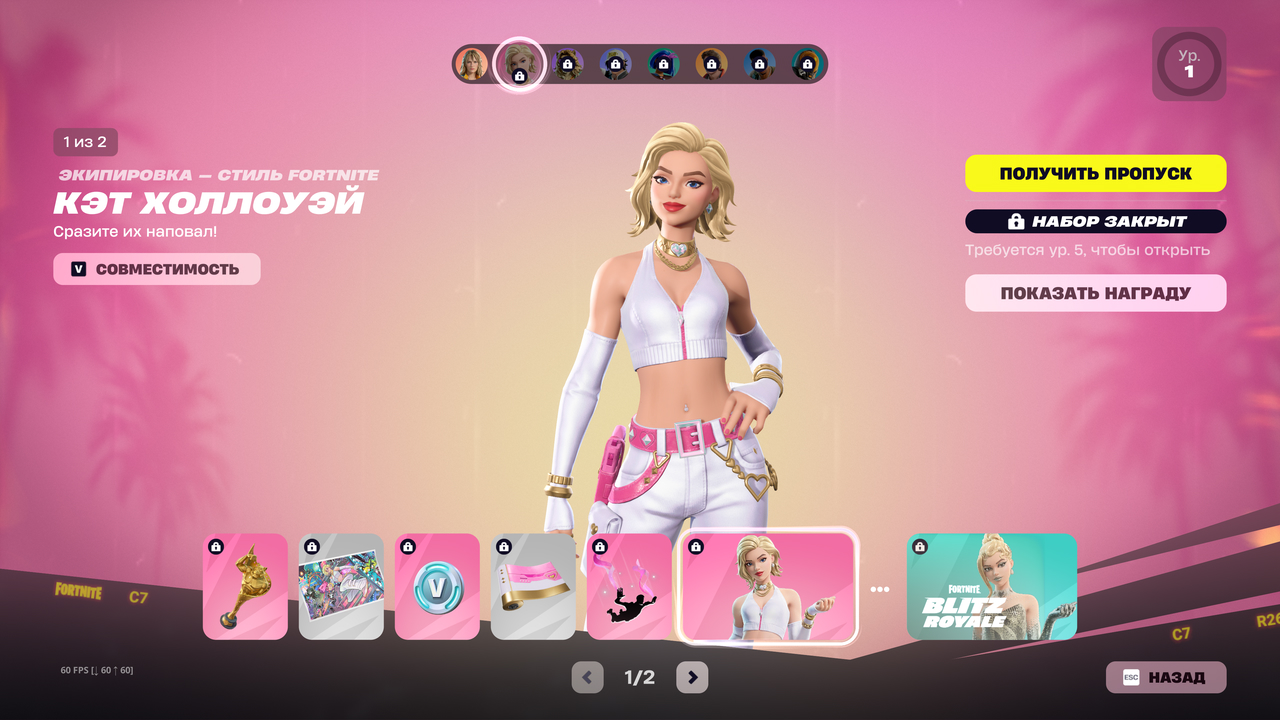Show the СОВМЕСТИМОСТЬ compatibility info
The width and height of the screenshot is (1280, 720).
pyautogui.click(x=157, y=269)
